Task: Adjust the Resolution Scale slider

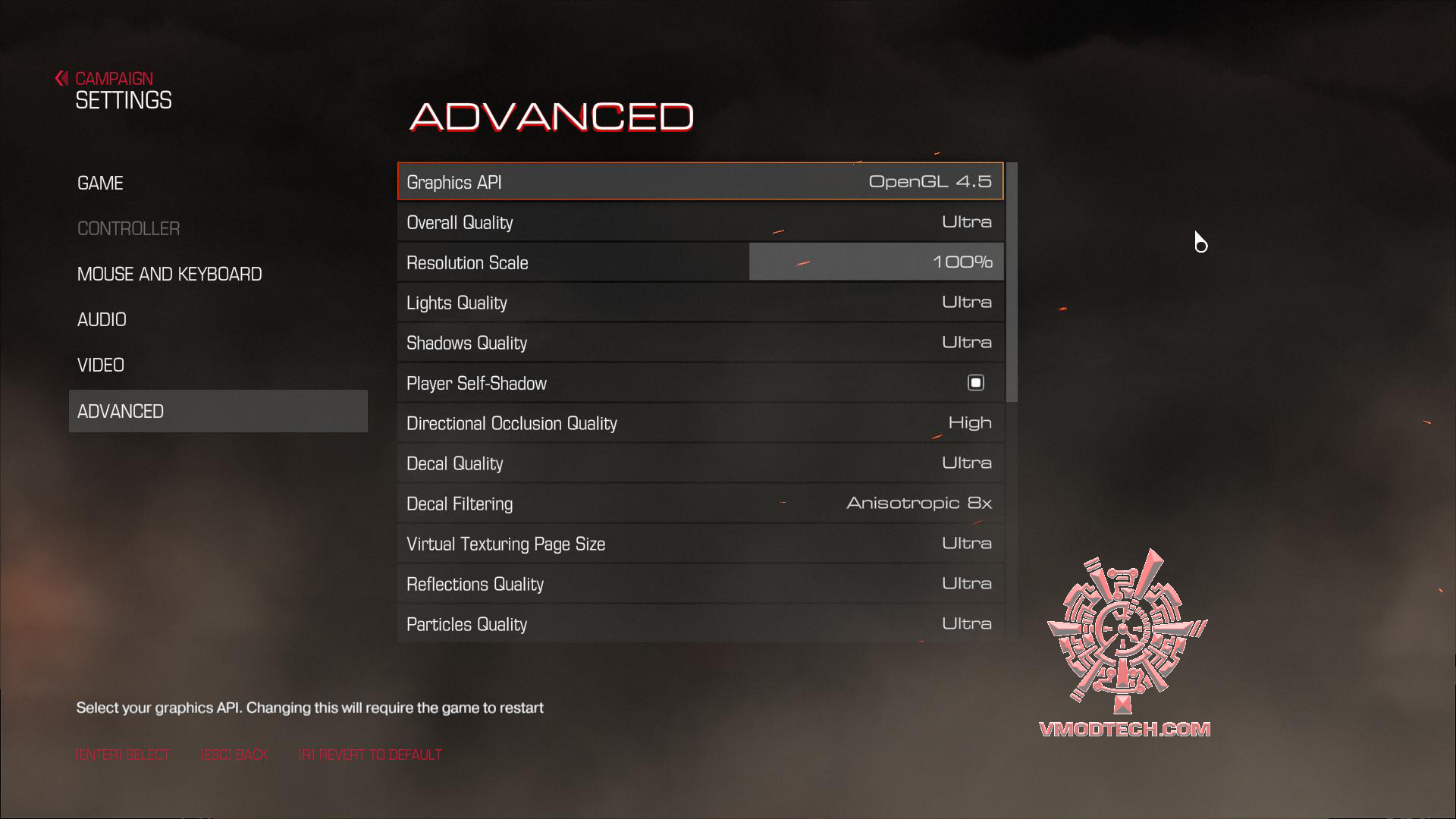Action: click(876, 262)
